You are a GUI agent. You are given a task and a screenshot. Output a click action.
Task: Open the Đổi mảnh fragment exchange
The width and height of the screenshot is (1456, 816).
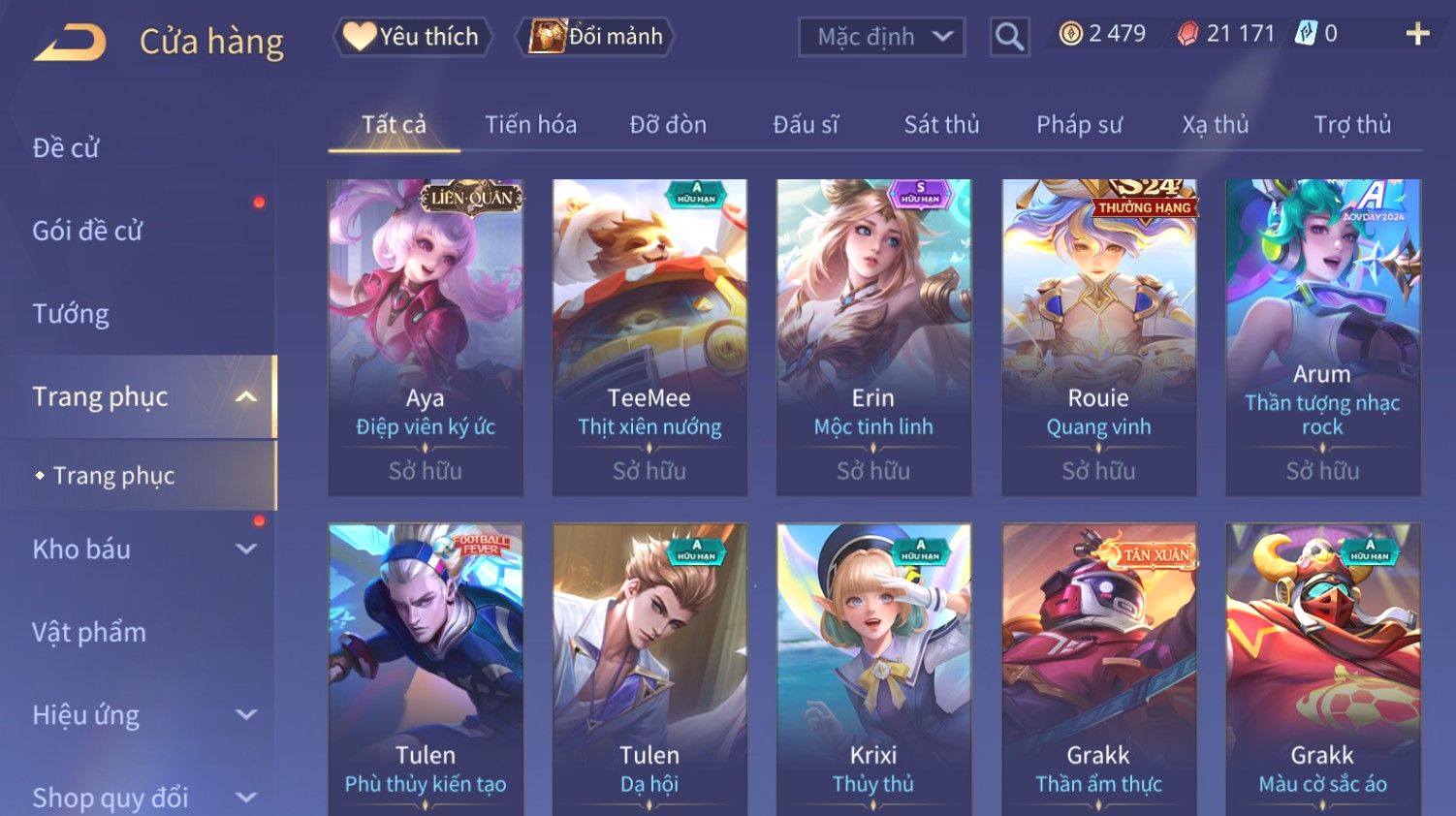tap(596, 37)
